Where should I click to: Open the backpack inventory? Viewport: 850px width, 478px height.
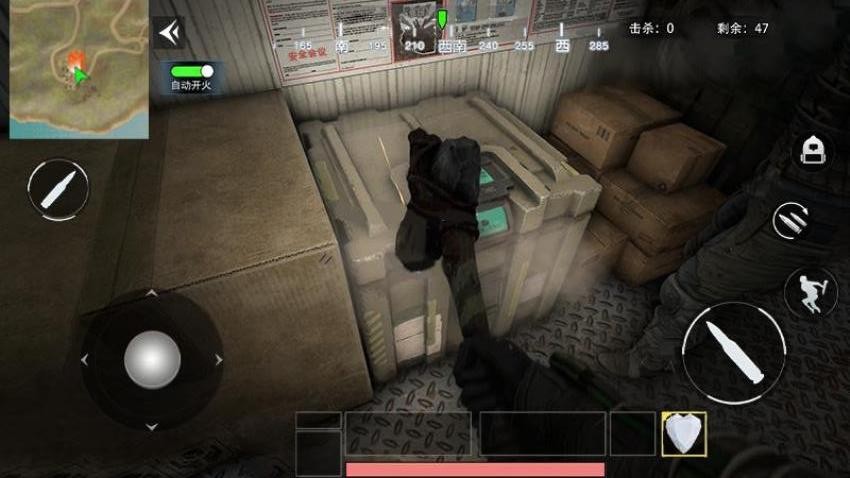pyautogui.click(x=811, y=151)
